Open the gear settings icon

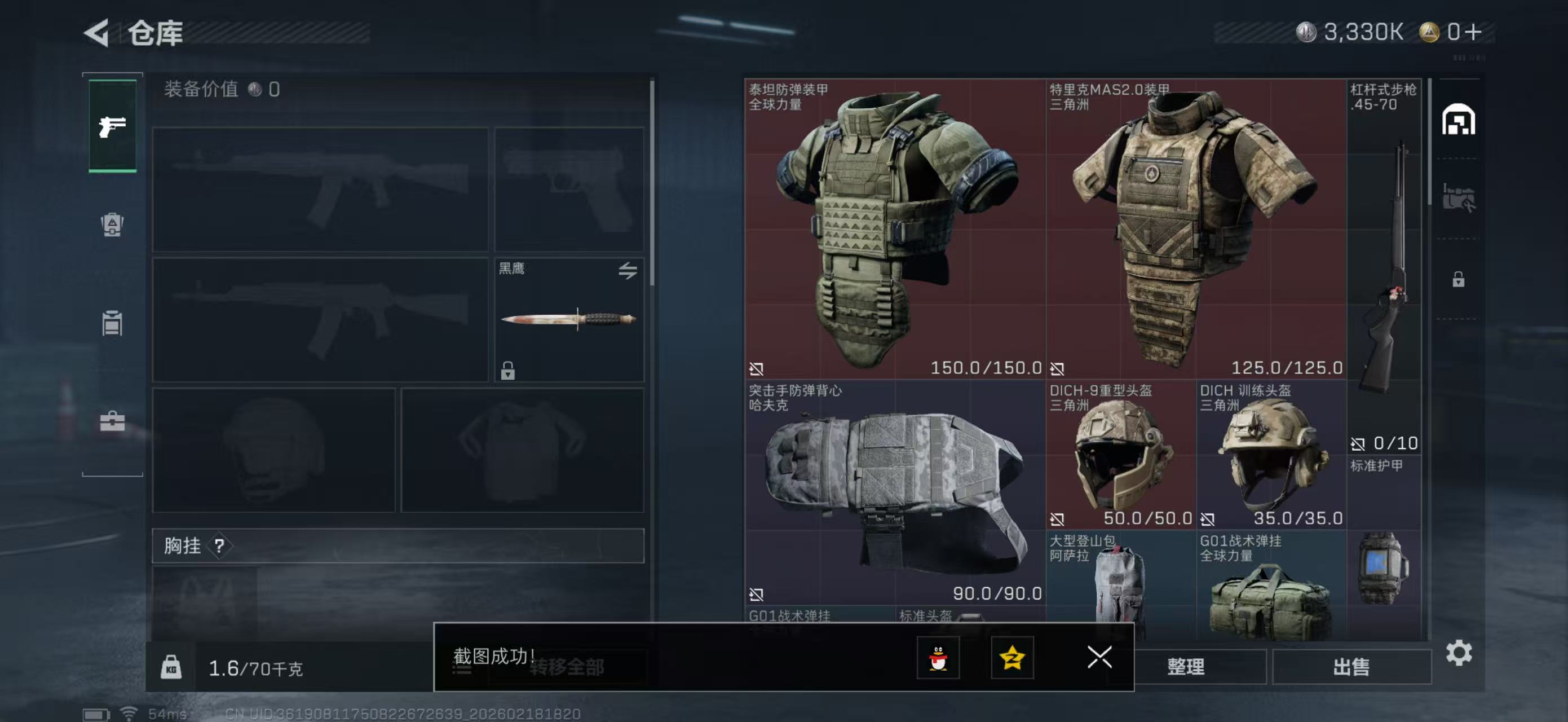(x=1459, y=653)
